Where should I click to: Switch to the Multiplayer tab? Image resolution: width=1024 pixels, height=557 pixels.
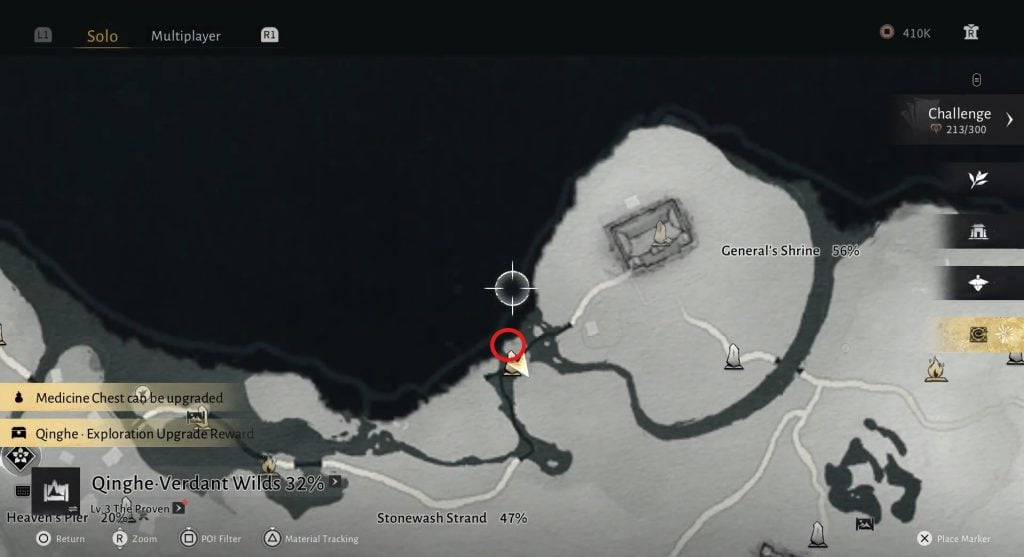coord(185,36)
